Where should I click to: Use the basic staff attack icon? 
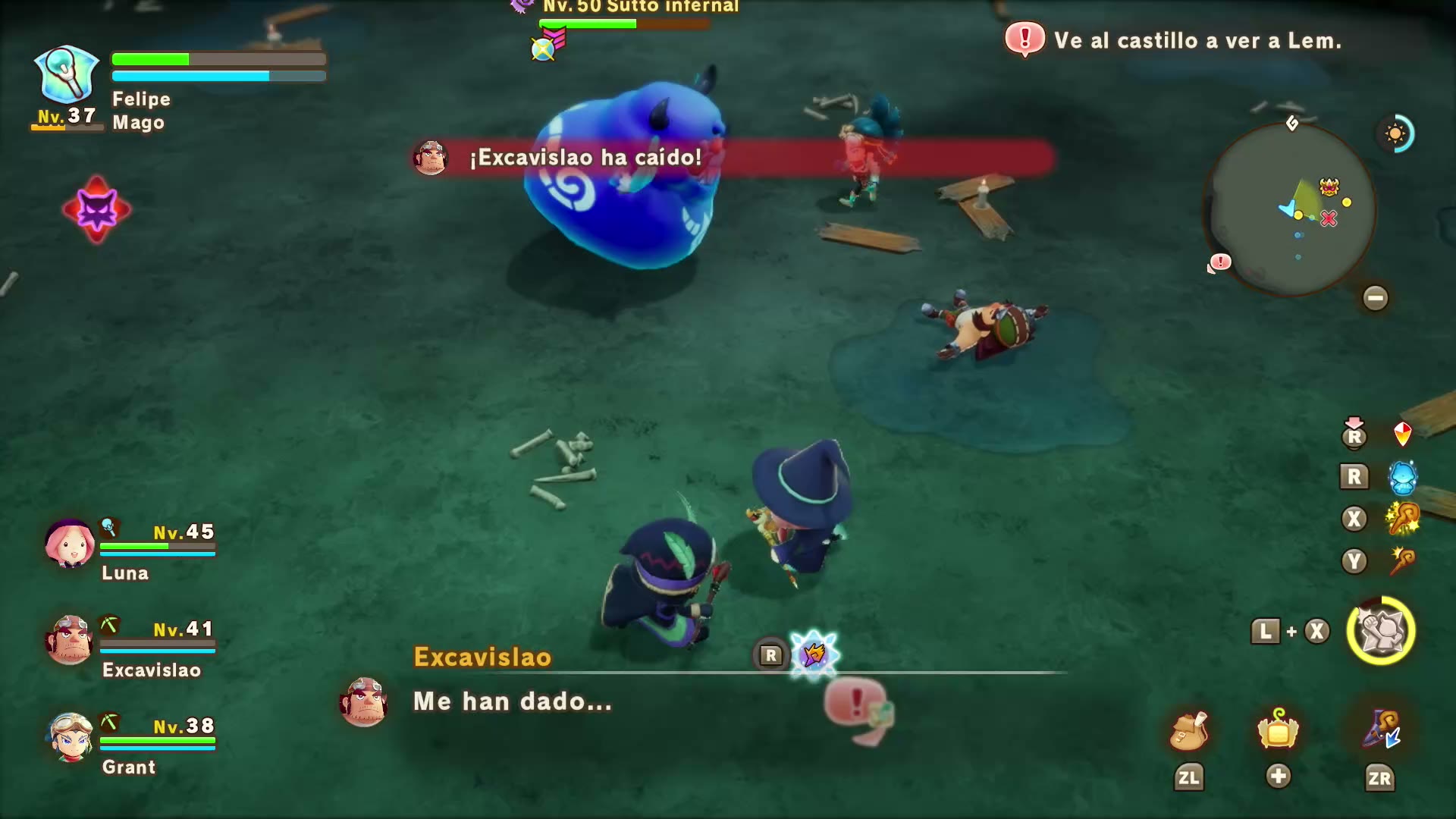coord(1402,562)
